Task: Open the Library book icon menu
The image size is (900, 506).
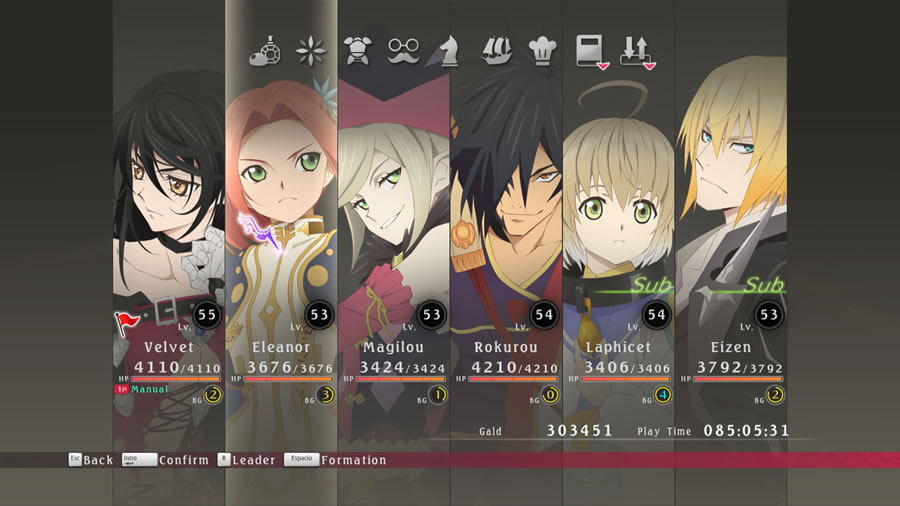Action: tap(590, 49)
